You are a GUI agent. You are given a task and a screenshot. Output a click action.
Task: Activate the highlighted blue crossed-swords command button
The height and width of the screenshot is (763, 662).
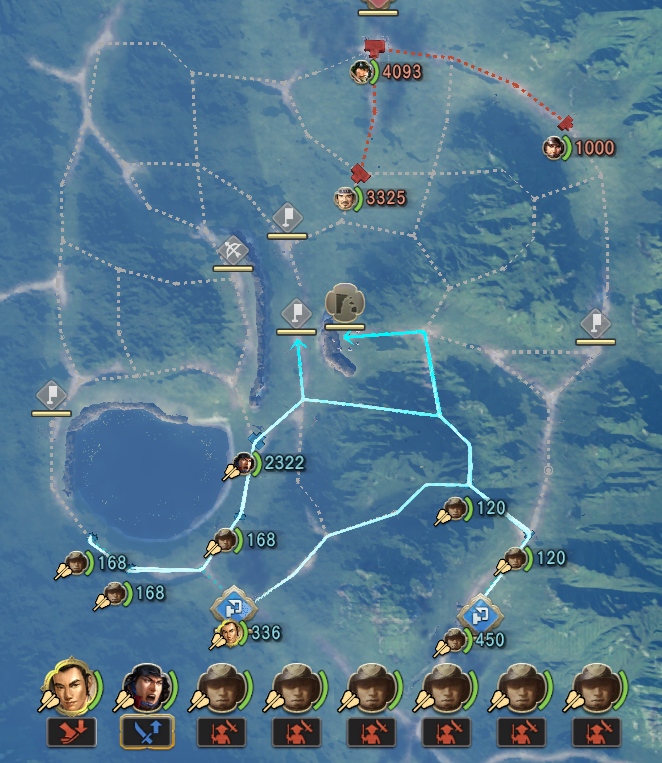(147, 733)
